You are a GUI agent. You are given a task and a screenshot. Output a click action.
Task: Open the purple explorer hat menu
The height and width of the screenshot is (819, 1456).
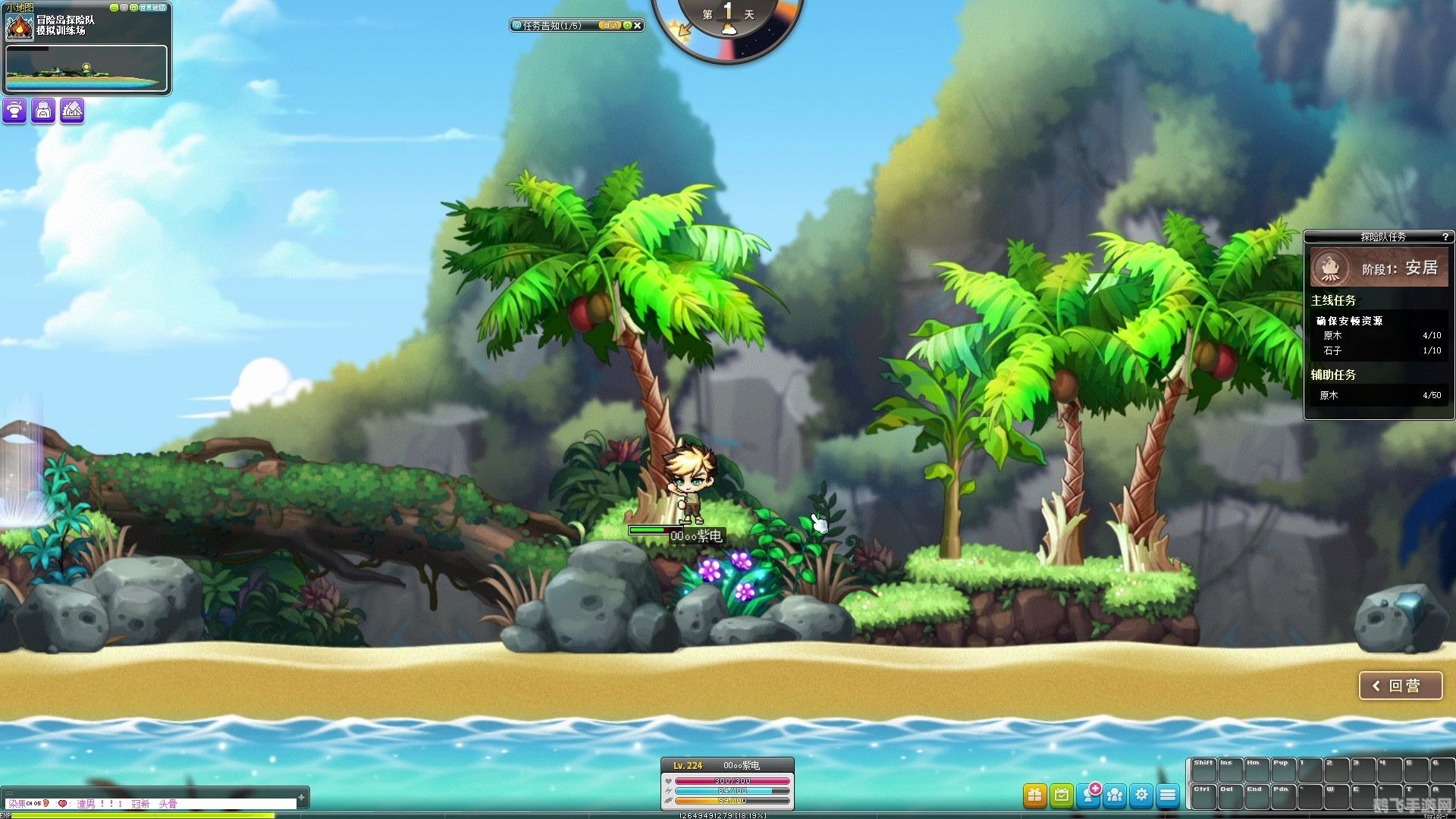[x=14, y=111]
